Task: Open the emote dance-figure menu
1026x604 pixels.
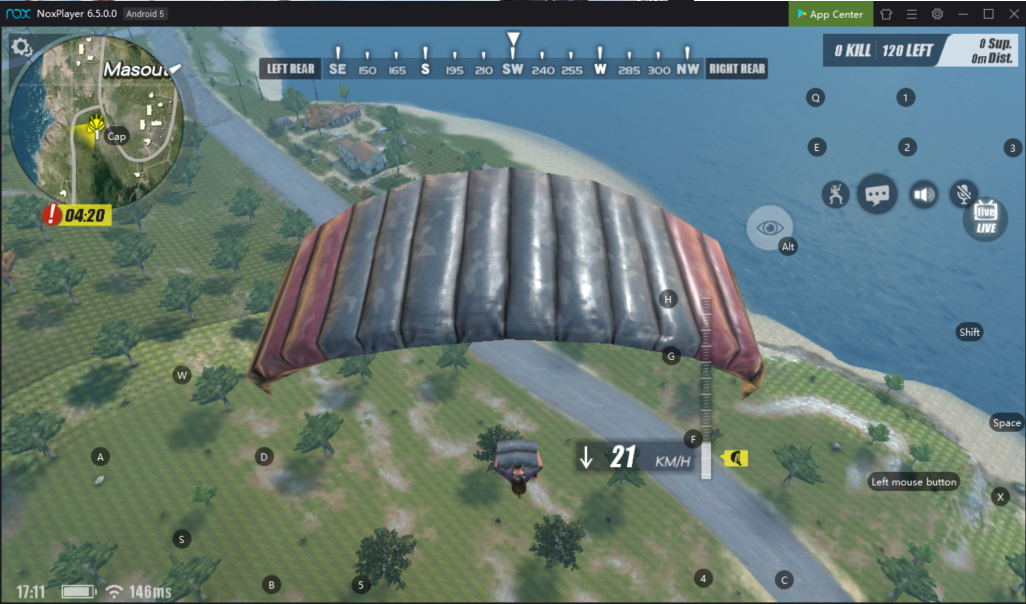Action: [835, 194]
